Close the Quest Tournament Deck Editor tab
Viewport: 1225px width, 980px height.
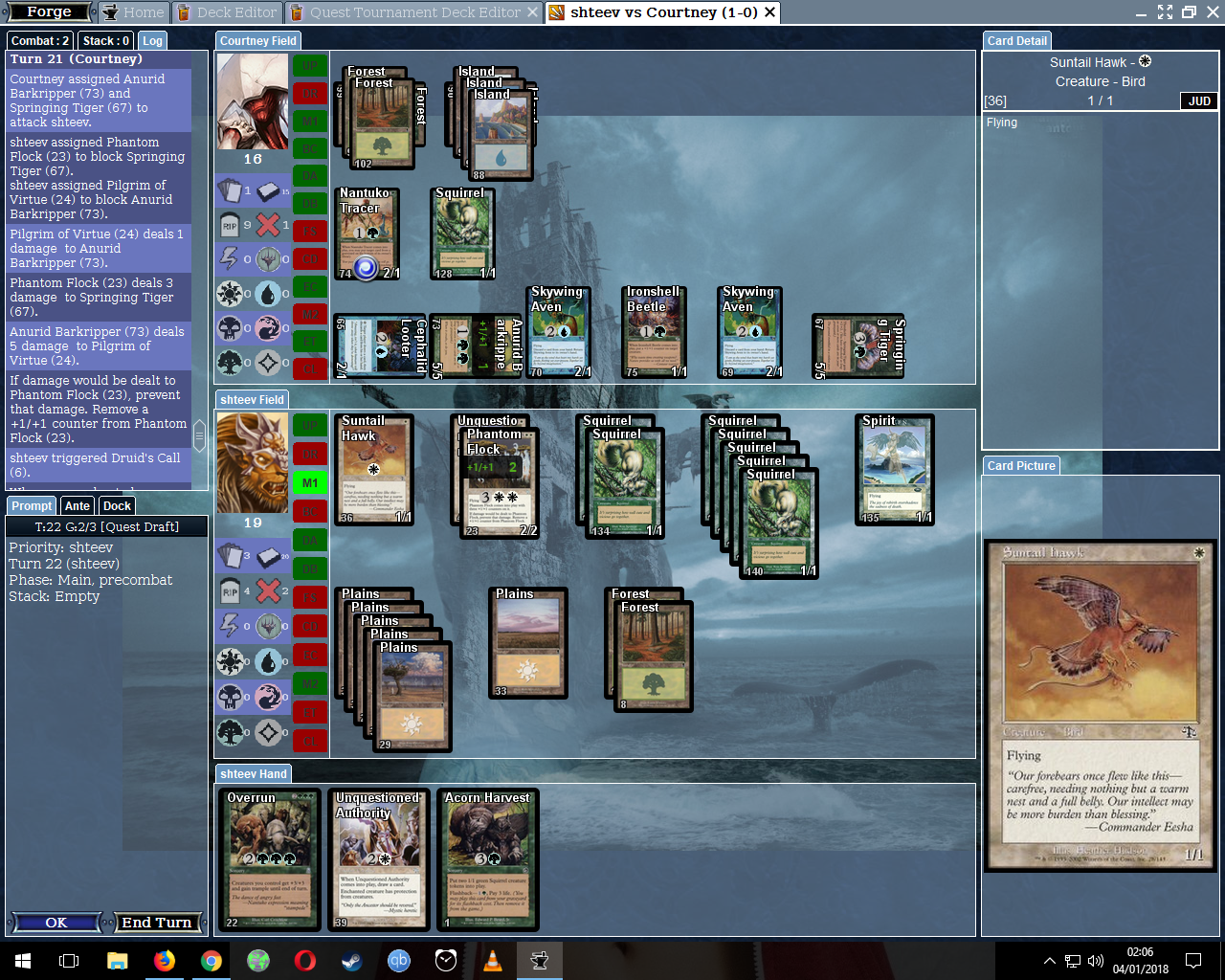(533, 12)
